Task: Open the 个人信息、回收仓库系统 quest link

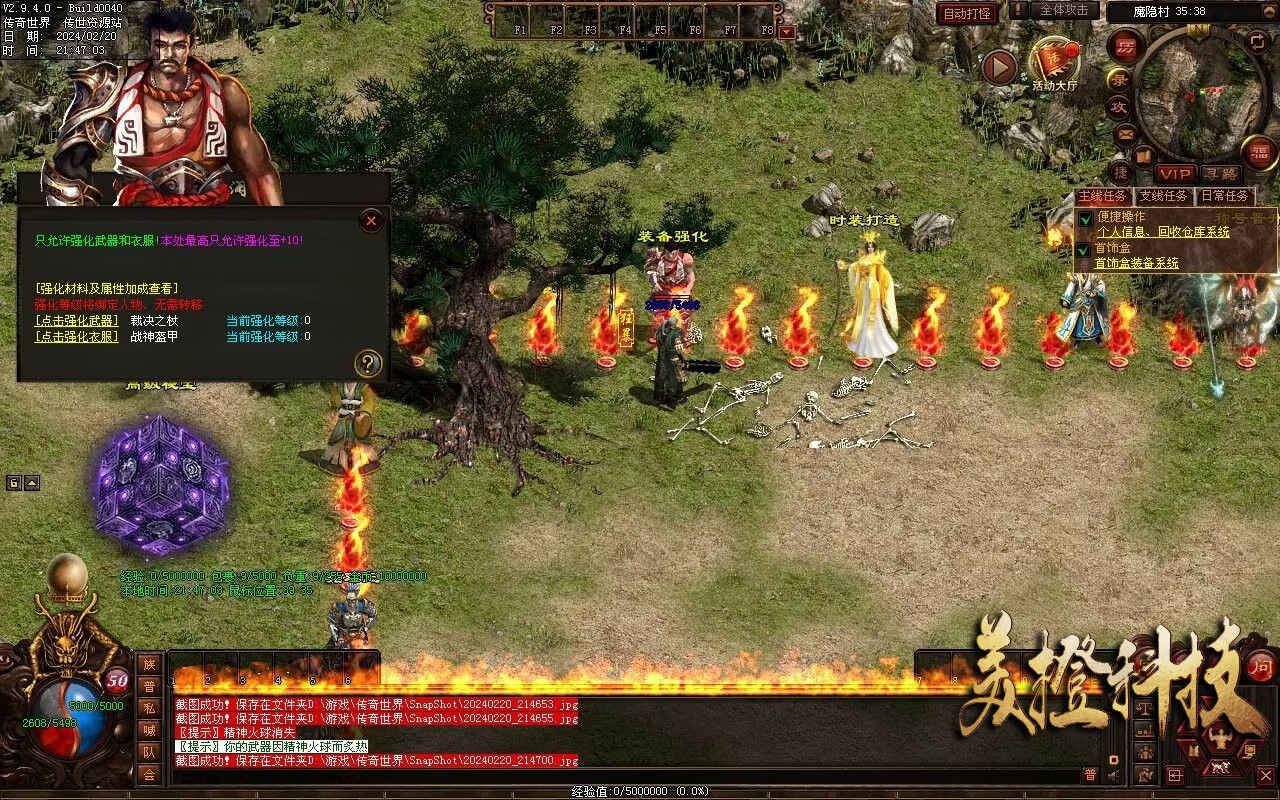Action: 1163,232
